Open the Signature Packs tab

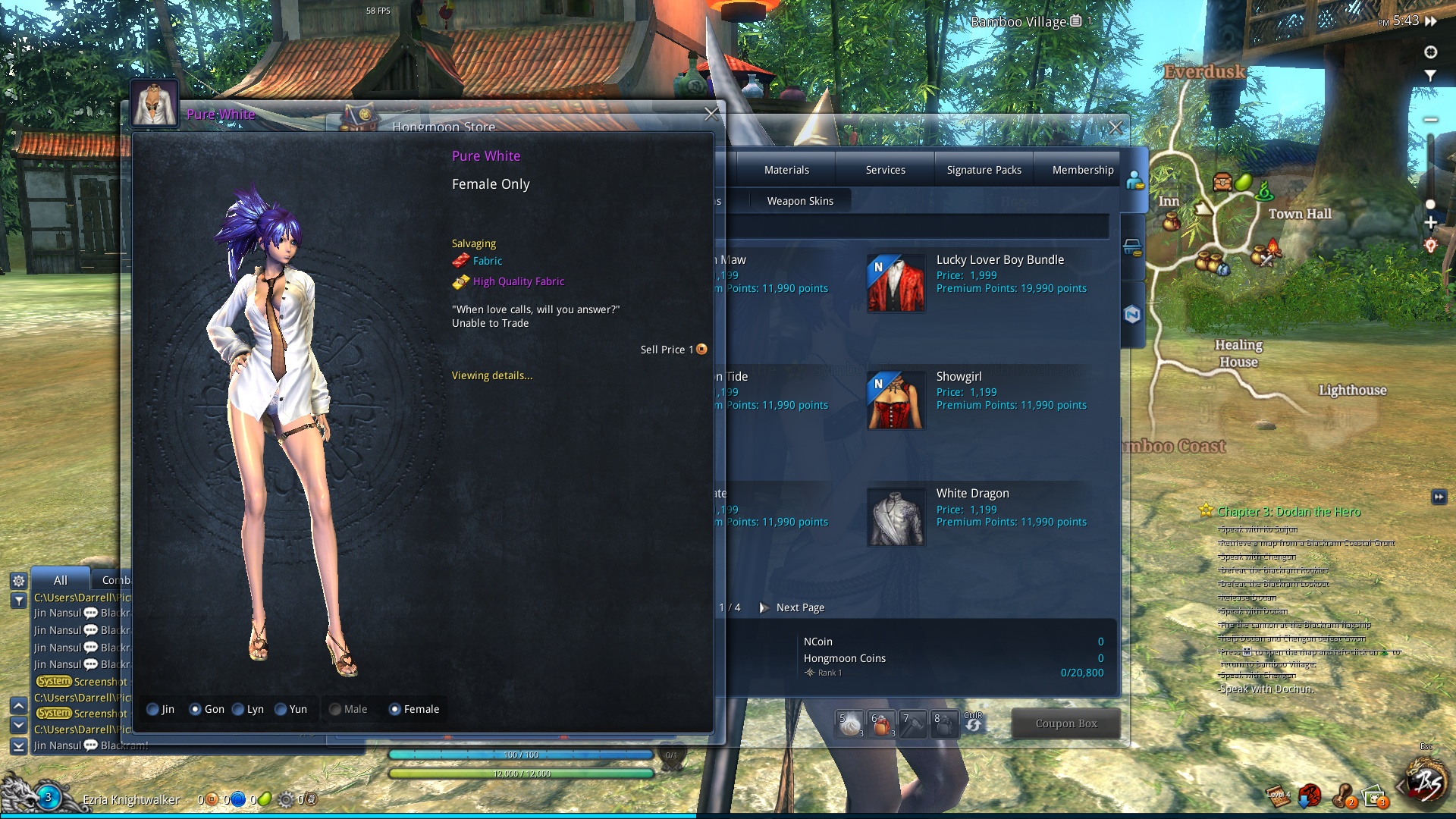coord(984,170)
